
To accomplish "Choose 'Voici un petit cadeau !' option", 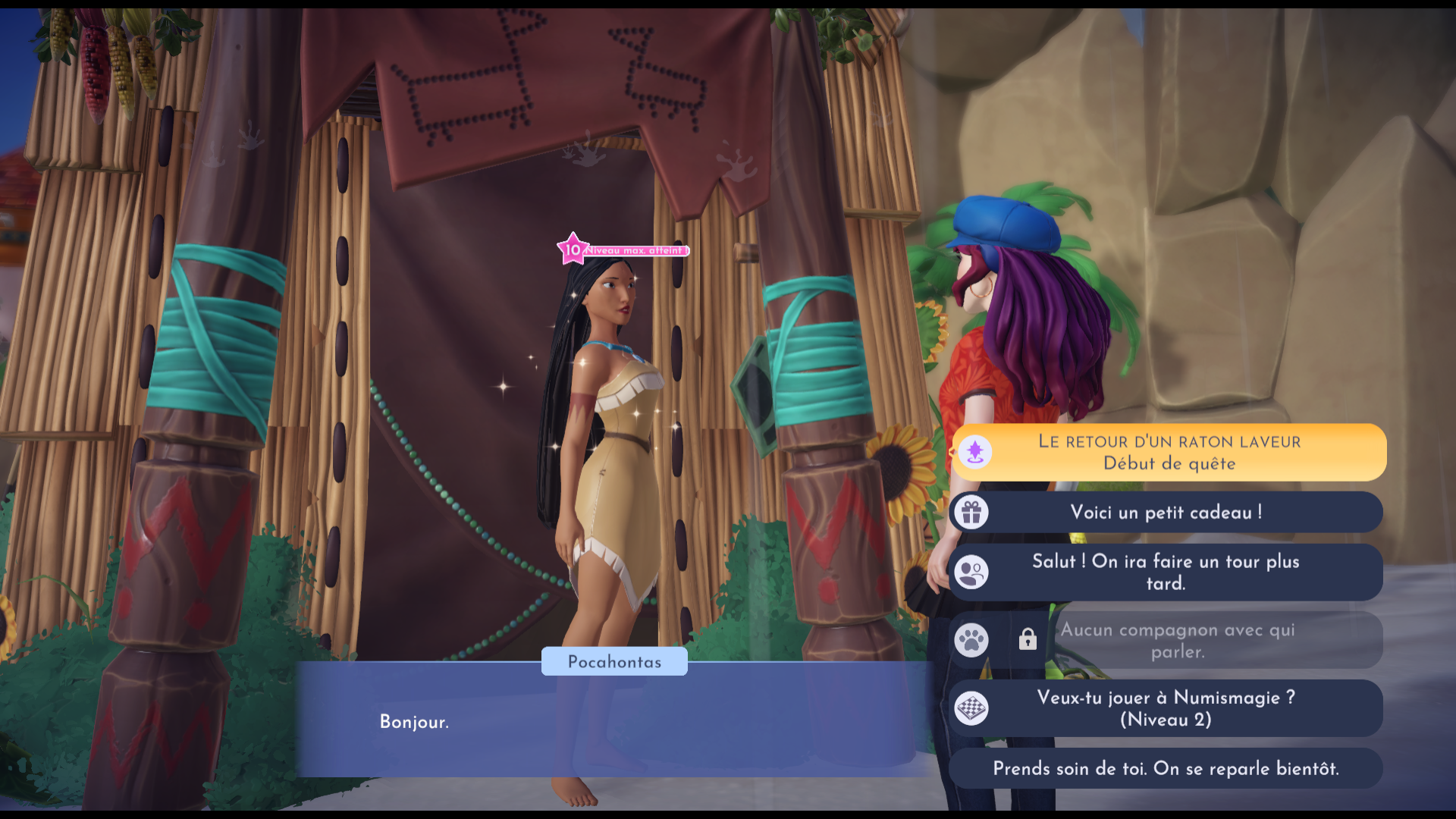I will click(1166, 513).
